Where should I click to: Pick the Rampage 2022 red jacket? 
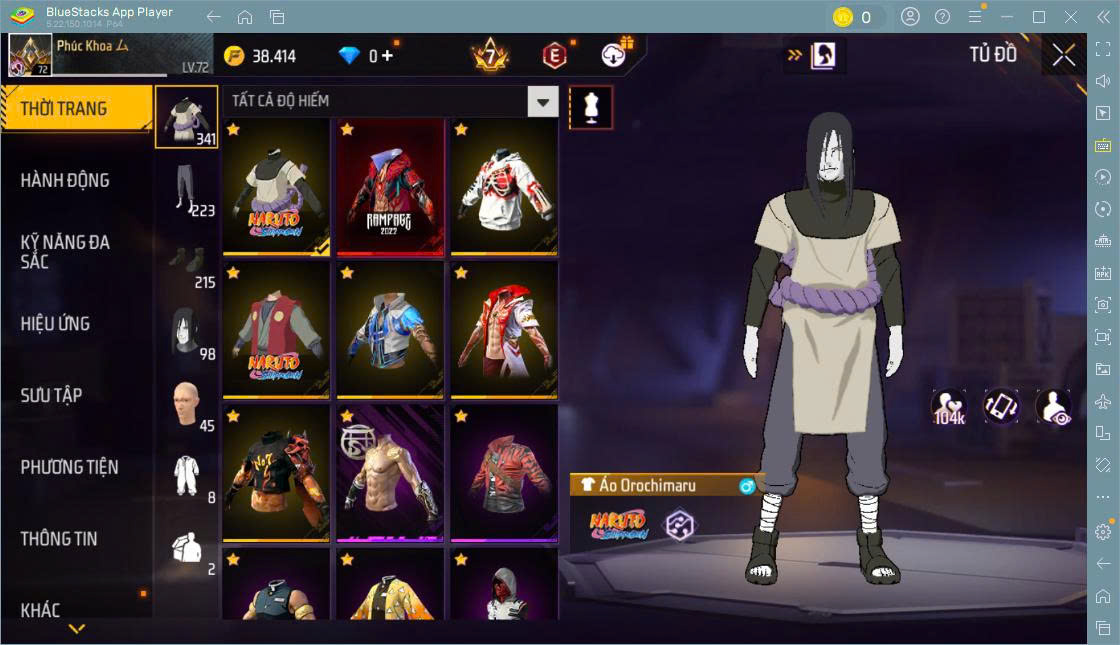click(x=390, y=187)
